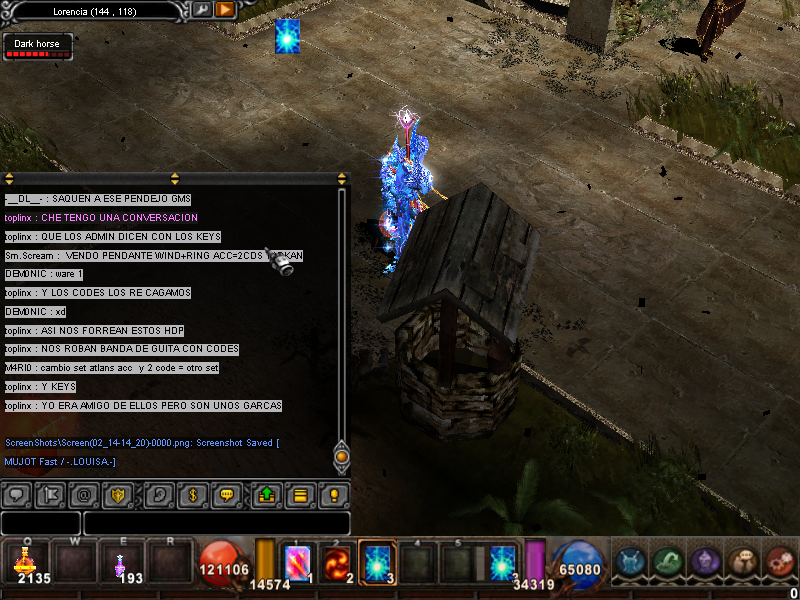Click the @ whisper chat button
Viewport: 800px width, 600px height.
tap(86, 494)
